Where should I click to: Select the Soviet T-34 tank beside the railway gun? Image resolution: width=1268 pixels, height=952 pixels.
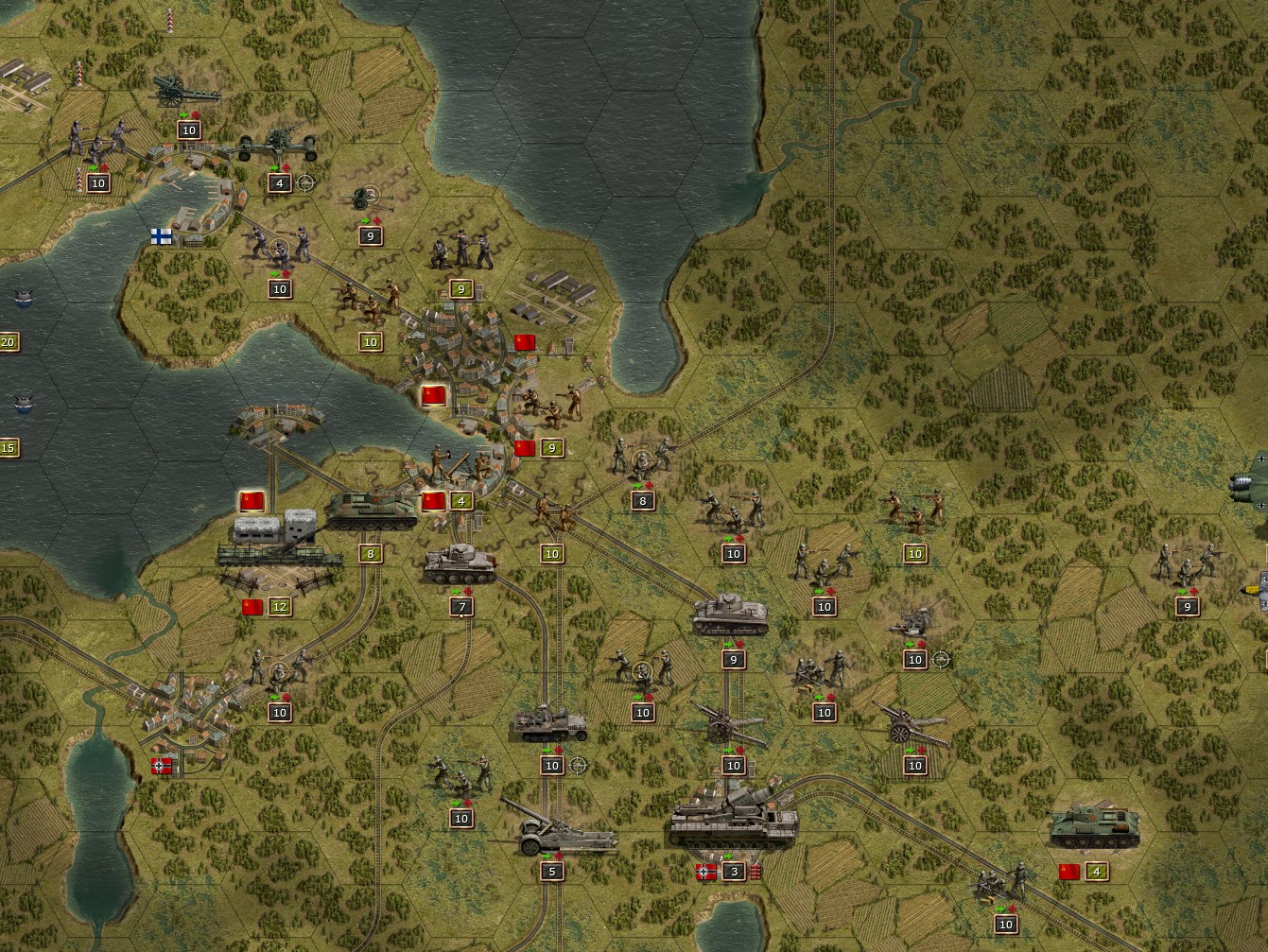[373, 511]
